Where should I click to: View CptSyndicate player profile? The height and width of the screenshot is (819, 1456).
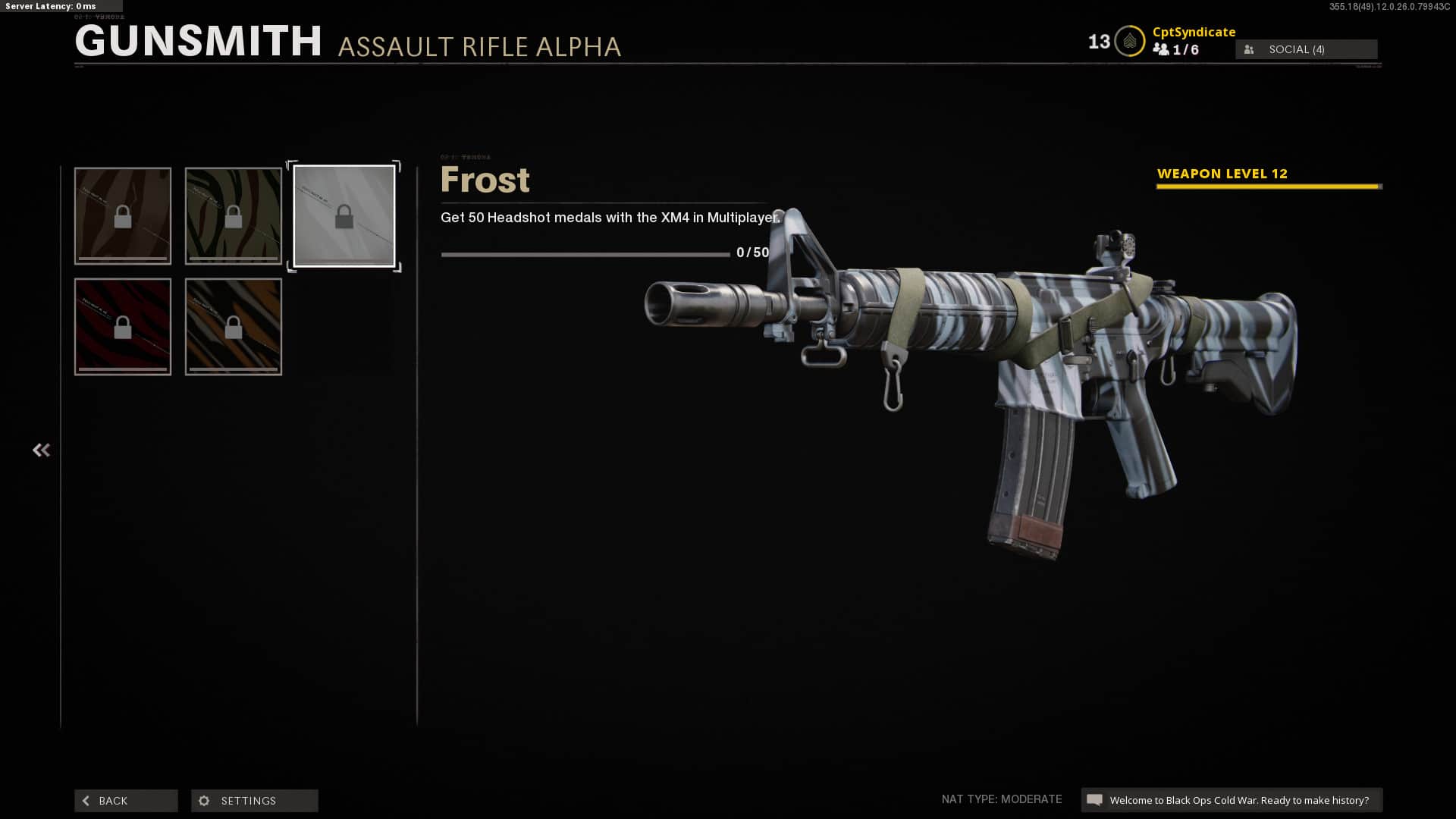[1194, 32]
